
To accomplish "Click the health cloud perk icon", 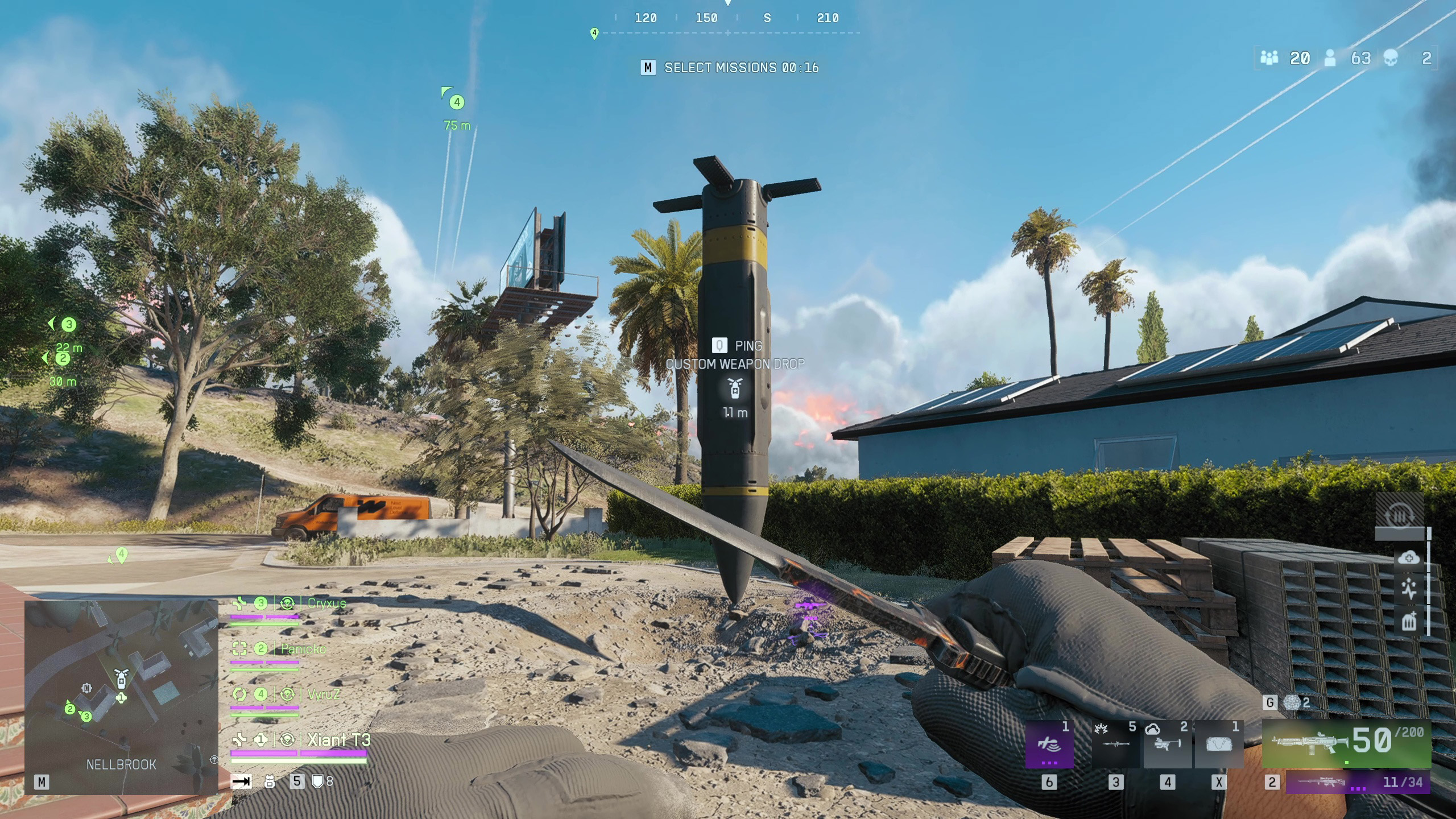I will tap(1409, 558).
